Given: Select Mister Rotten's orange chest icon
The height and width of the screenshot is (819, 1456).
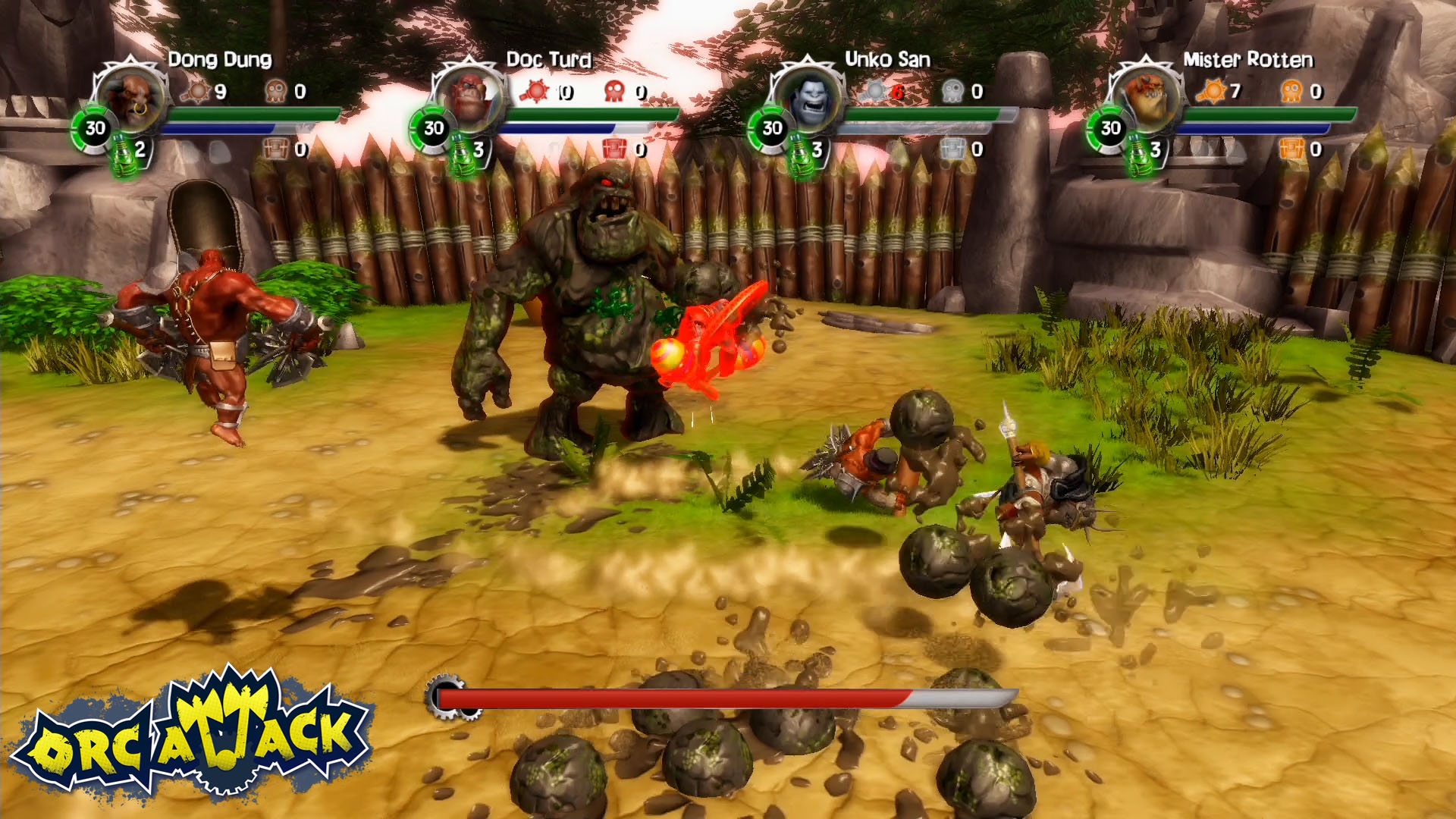Looking at the screenshot, I should [x=1294, y=149].
